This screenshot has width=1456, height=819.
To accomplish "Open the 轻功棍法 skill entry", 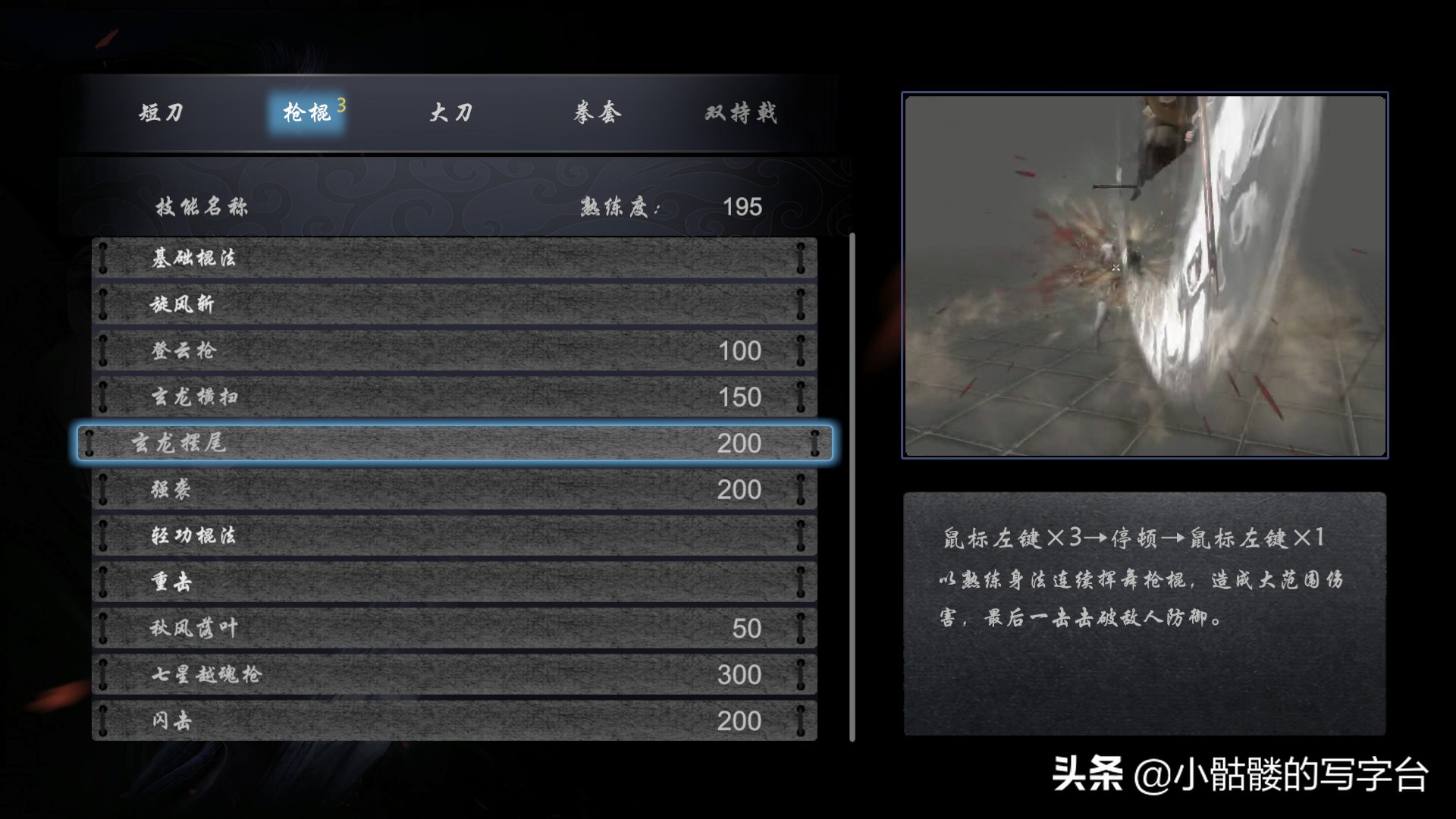I will (x=455, y=536).
